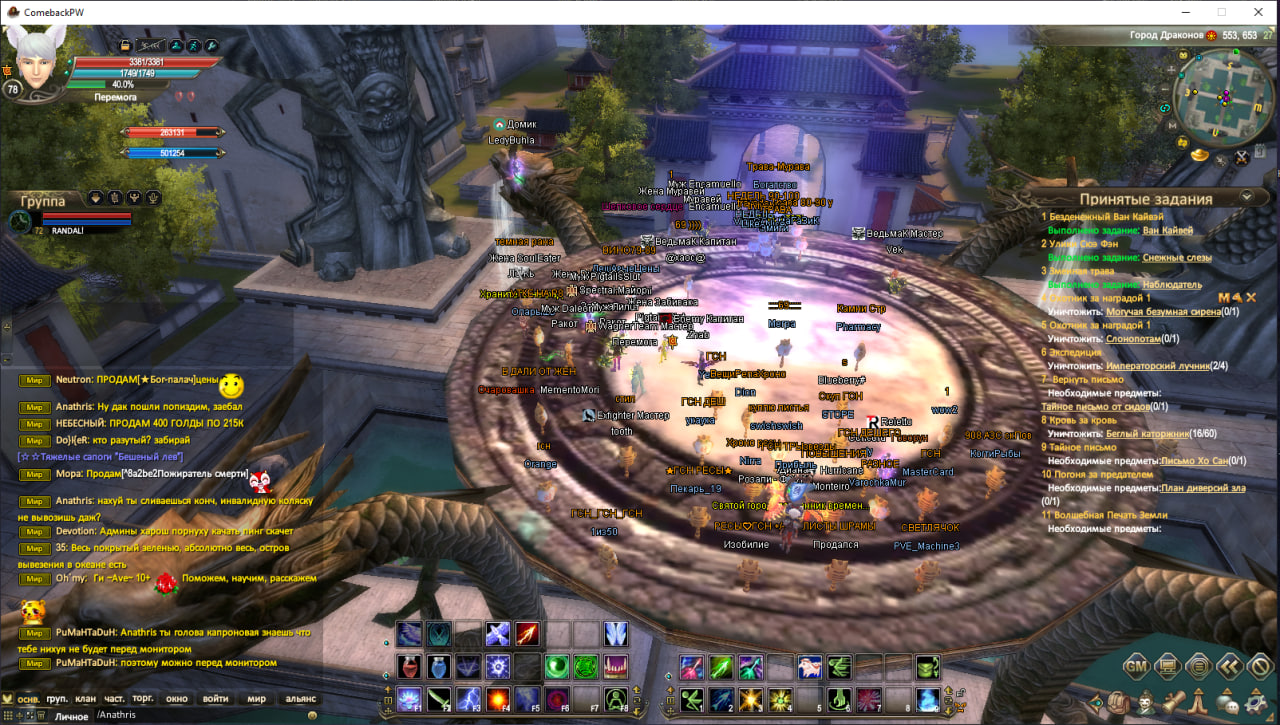Image resolution: width=1280 pixels, height=725 pixels.
Task: Select party member RANDAL!
Action: [x=67, y=230]
